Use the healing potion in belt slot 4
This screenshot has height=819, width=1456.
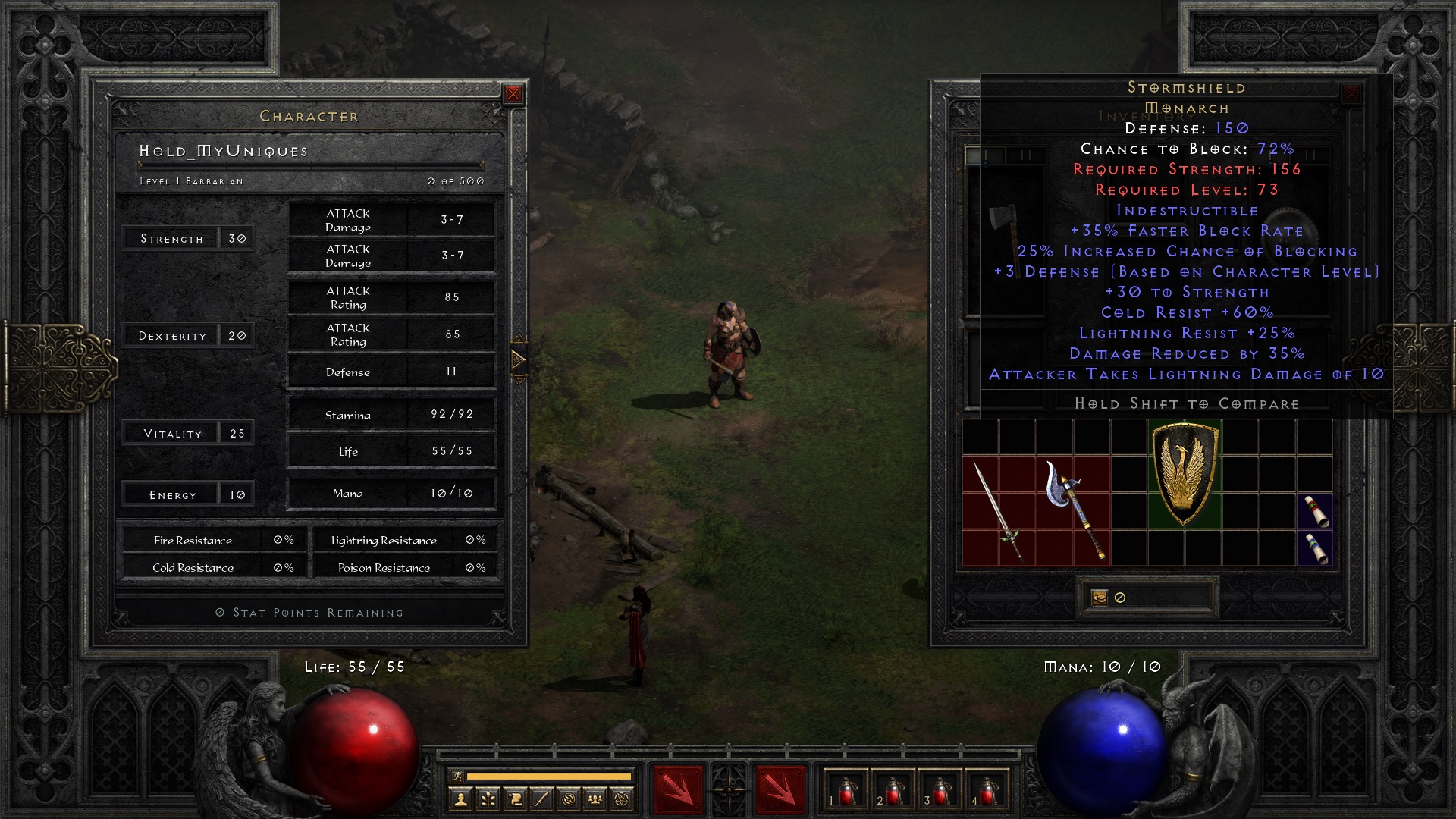click(987, 791)
